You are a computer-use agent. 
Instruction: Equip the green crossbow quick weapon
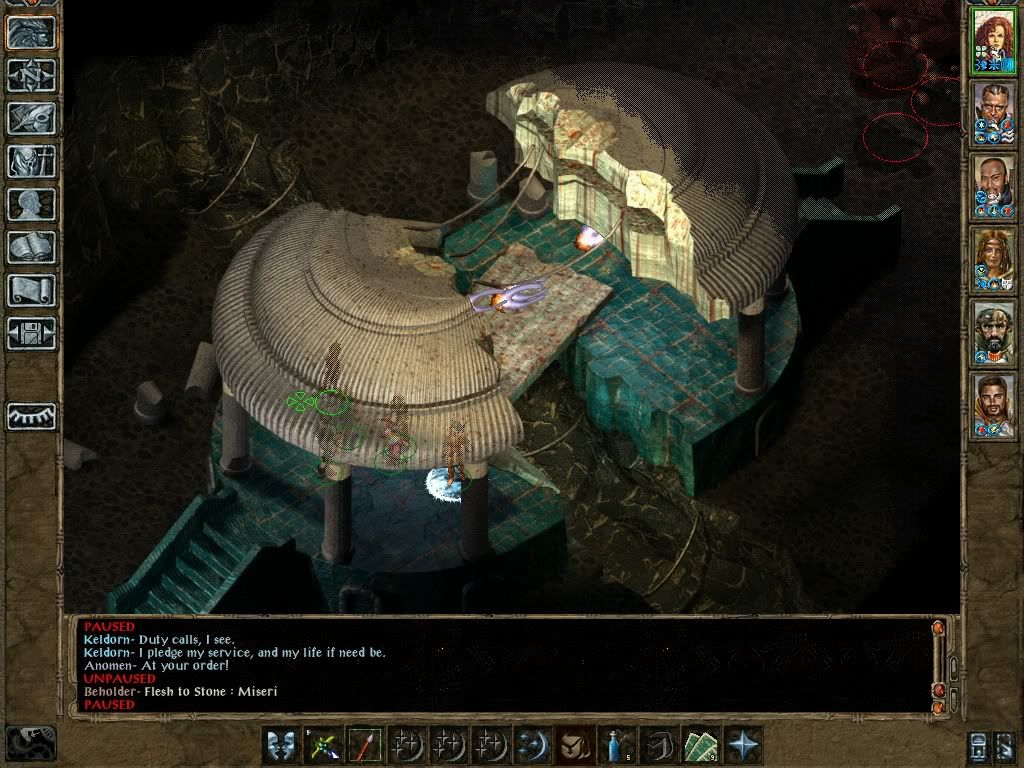coord(323,745)
